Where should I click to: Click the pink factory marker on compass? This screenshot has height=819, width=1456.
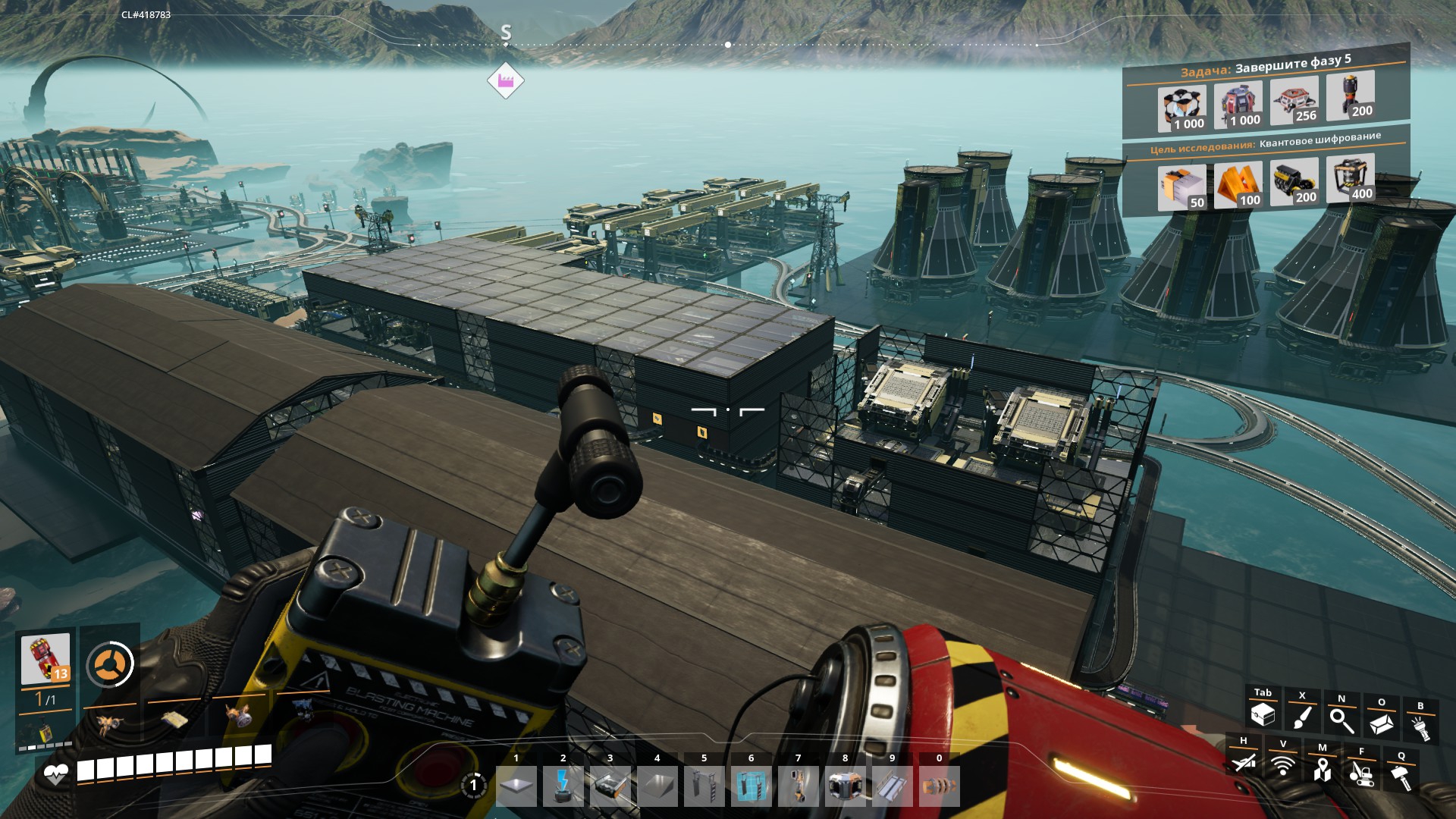point(506,80)
